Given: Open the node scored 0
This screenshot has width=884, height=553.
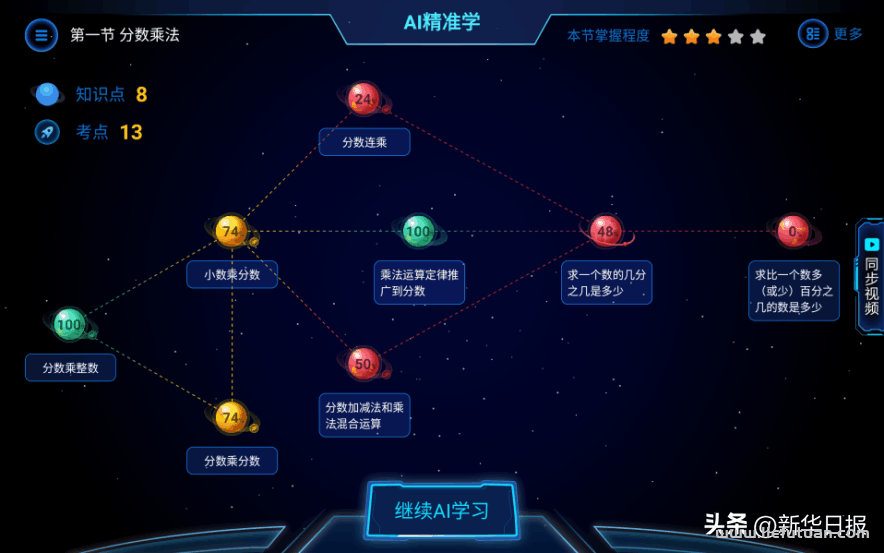Looking at the screenshot, I should [793, 231].
